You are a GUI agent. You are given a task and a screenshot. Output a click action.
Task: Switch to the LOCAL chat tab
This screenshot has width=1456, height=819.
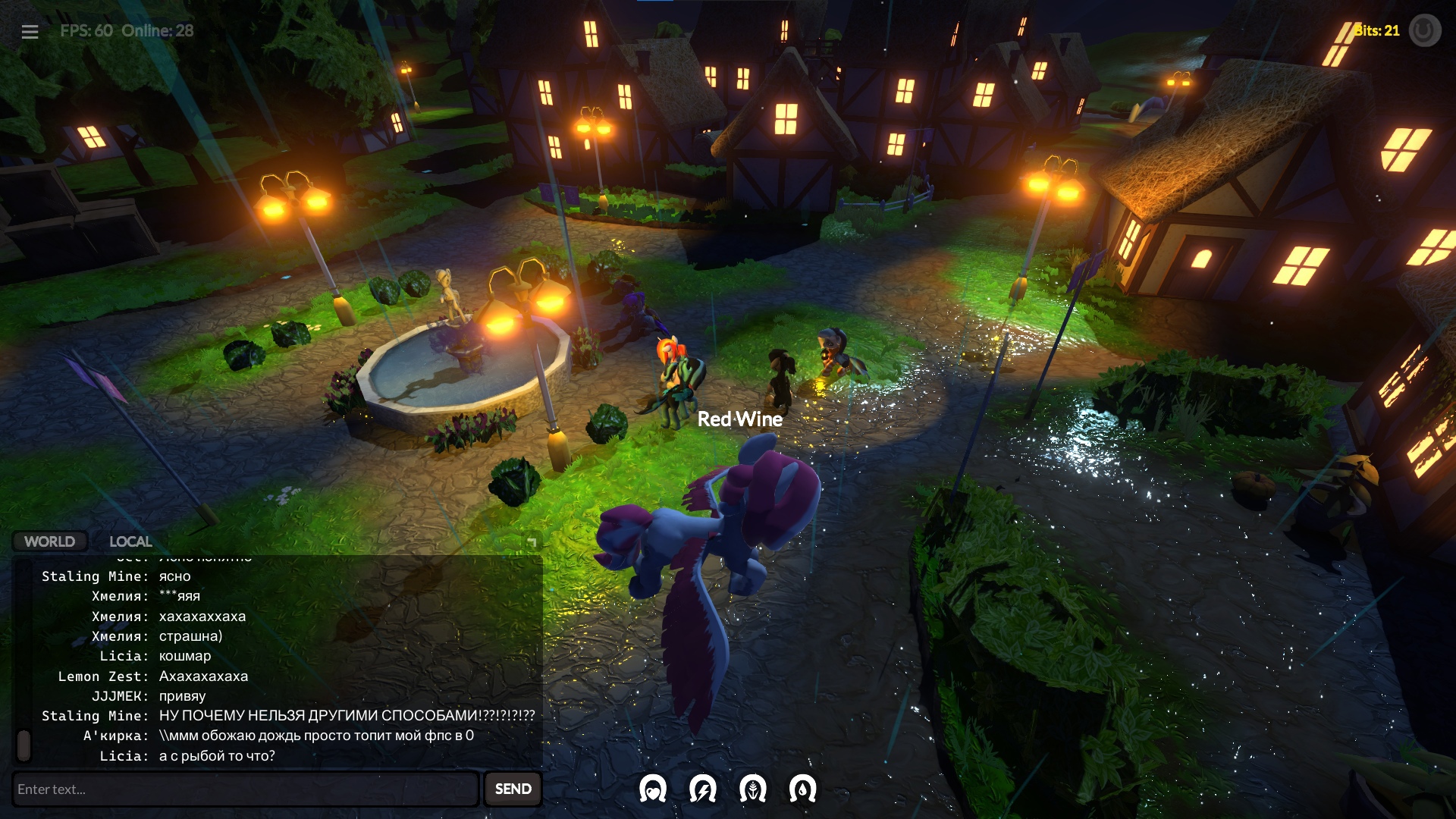pos(130,541)
